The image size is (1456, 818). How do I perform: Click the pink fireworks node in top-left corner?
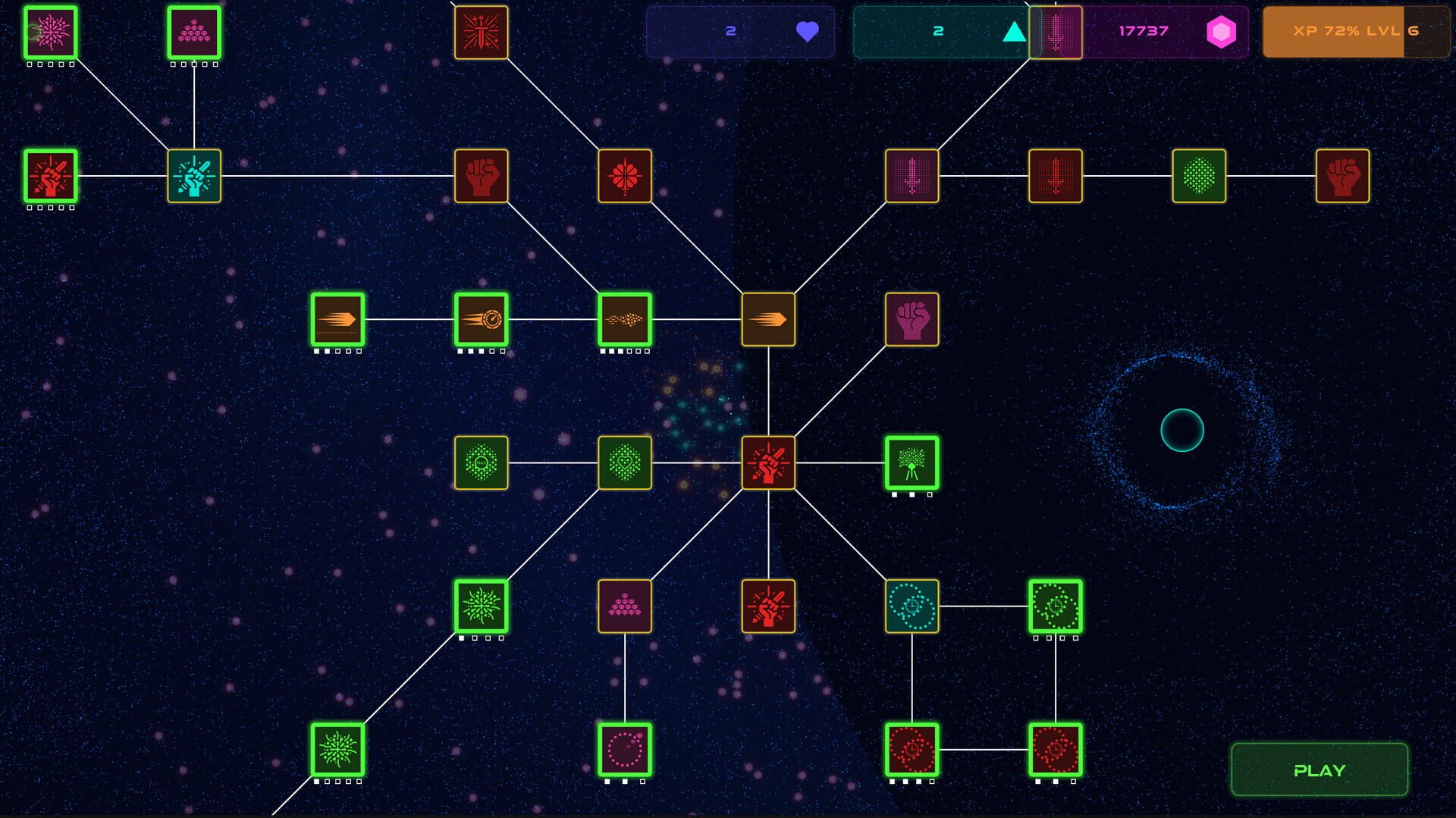[x=49, y=33]
